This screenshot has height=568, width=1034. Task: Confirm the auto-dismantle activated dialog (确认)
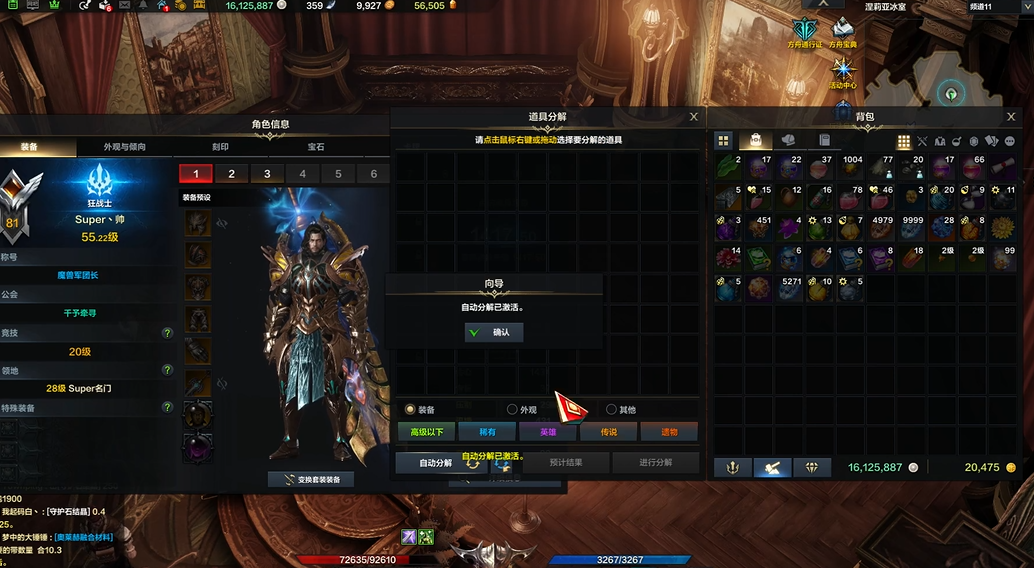coord(494,332)
